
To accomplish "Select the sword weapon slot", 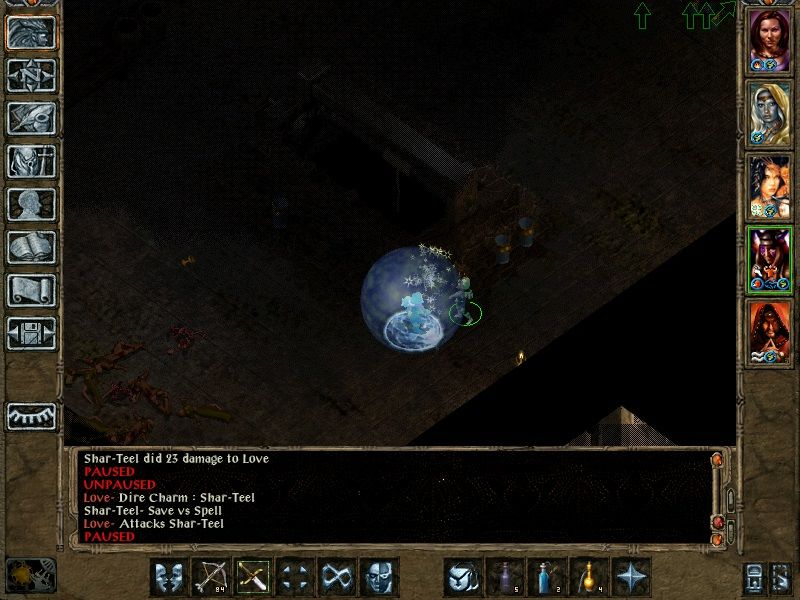I will coord(253,577).
